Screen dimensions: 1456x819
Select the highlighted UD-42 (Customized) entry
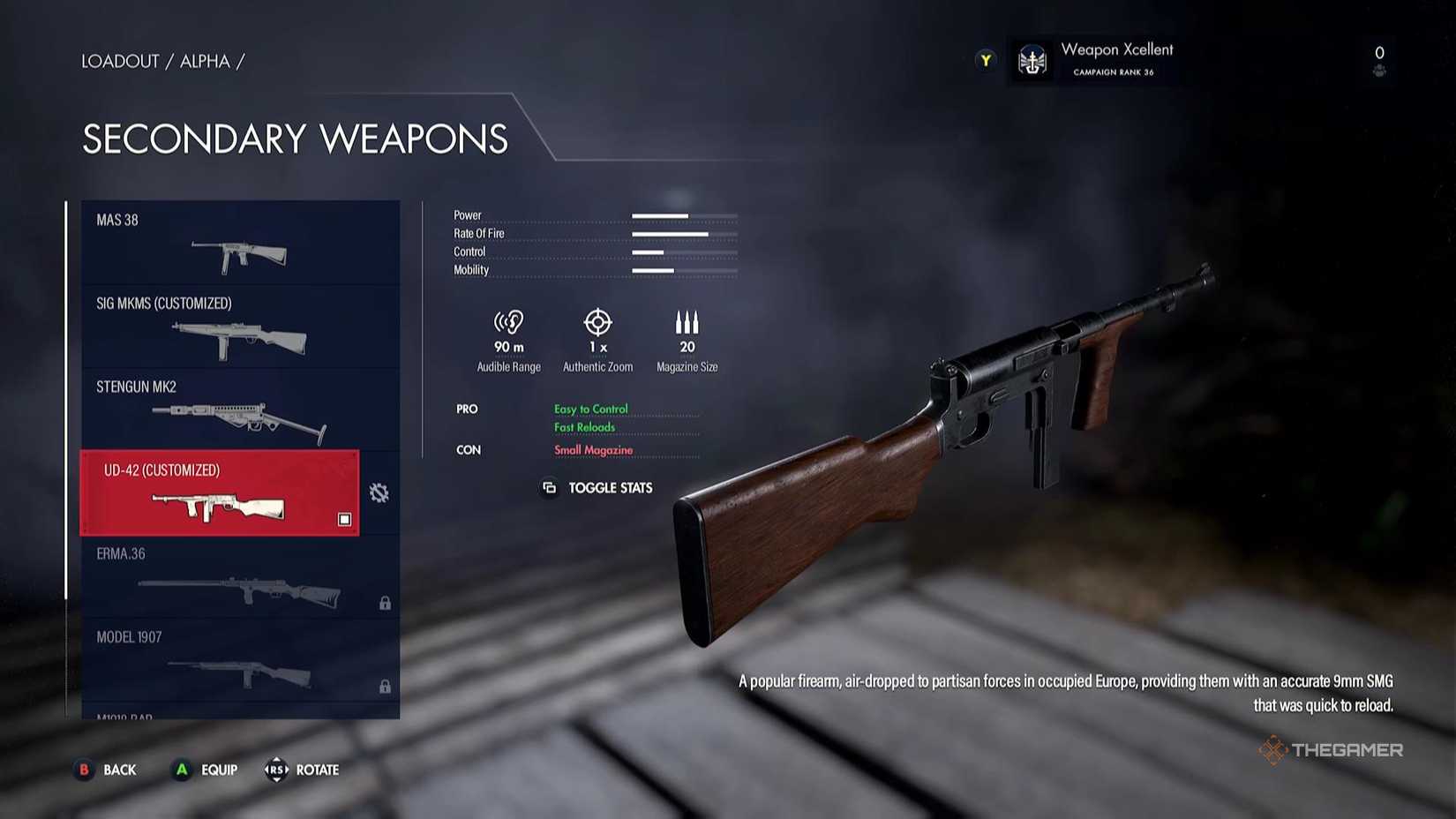coord(220,493)
